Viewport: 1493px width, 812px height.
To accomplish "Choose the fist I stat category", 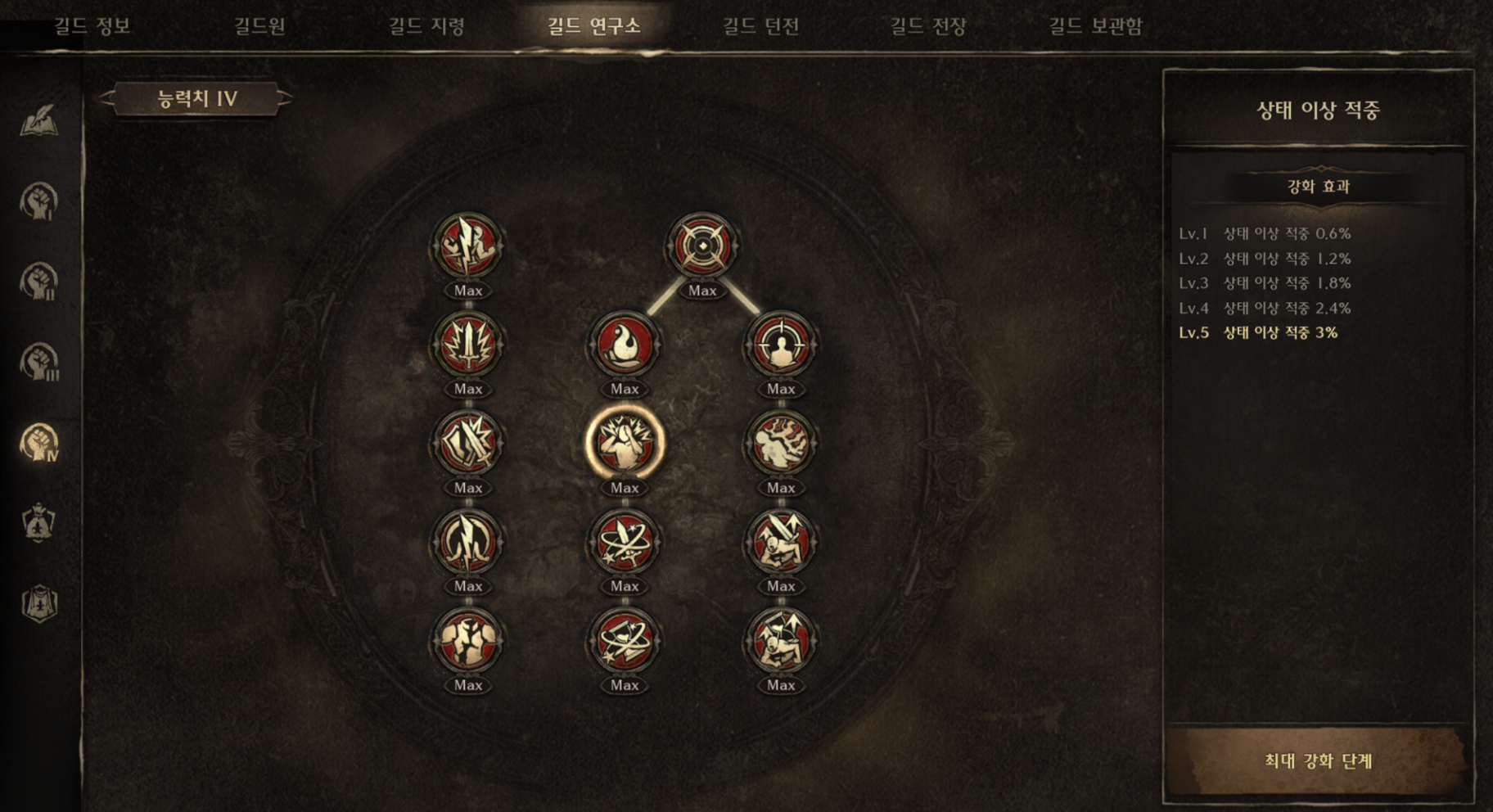I will pyautogui.click(x=38, y=201).
